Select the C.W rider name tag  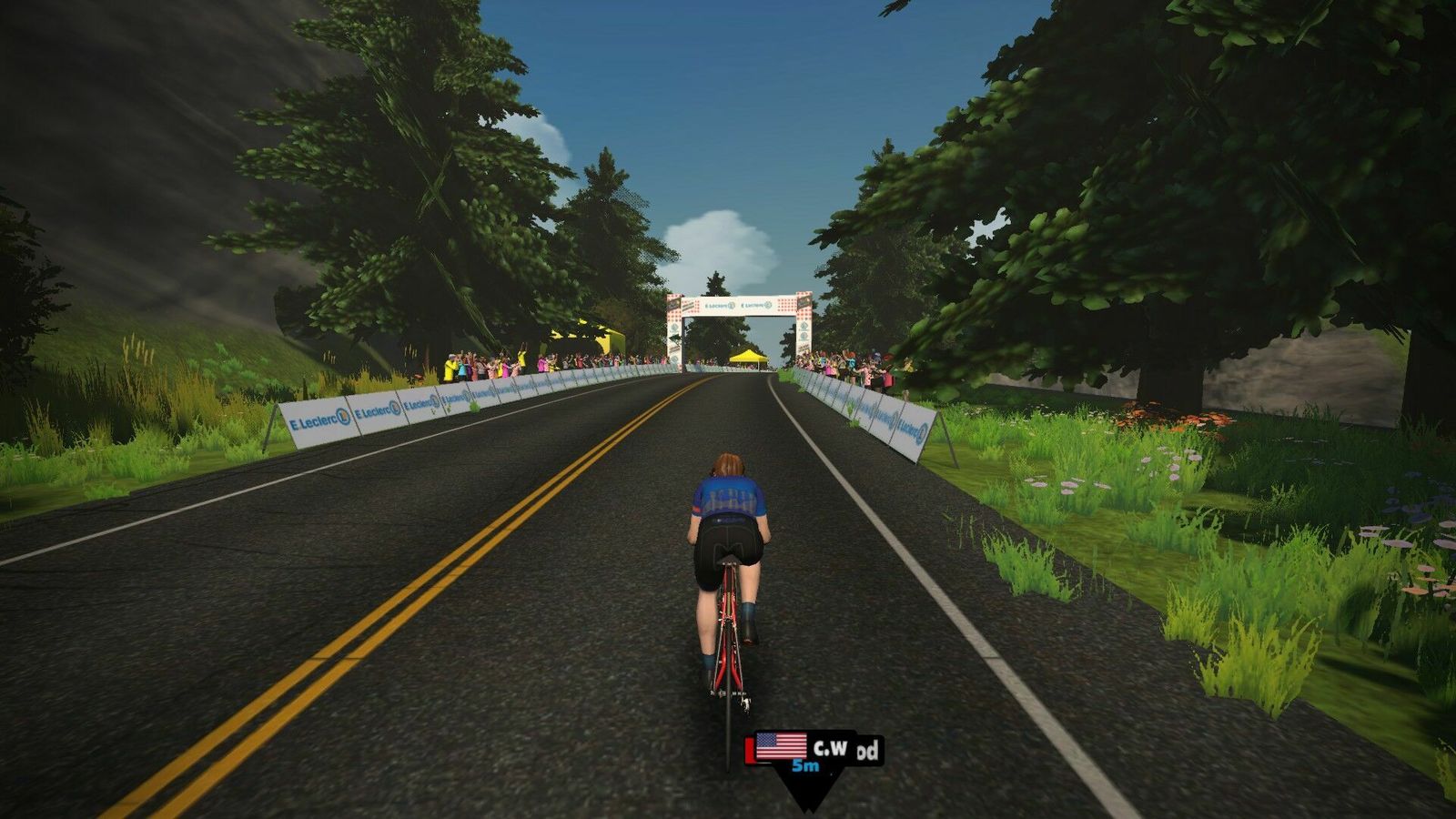point(815,750)
